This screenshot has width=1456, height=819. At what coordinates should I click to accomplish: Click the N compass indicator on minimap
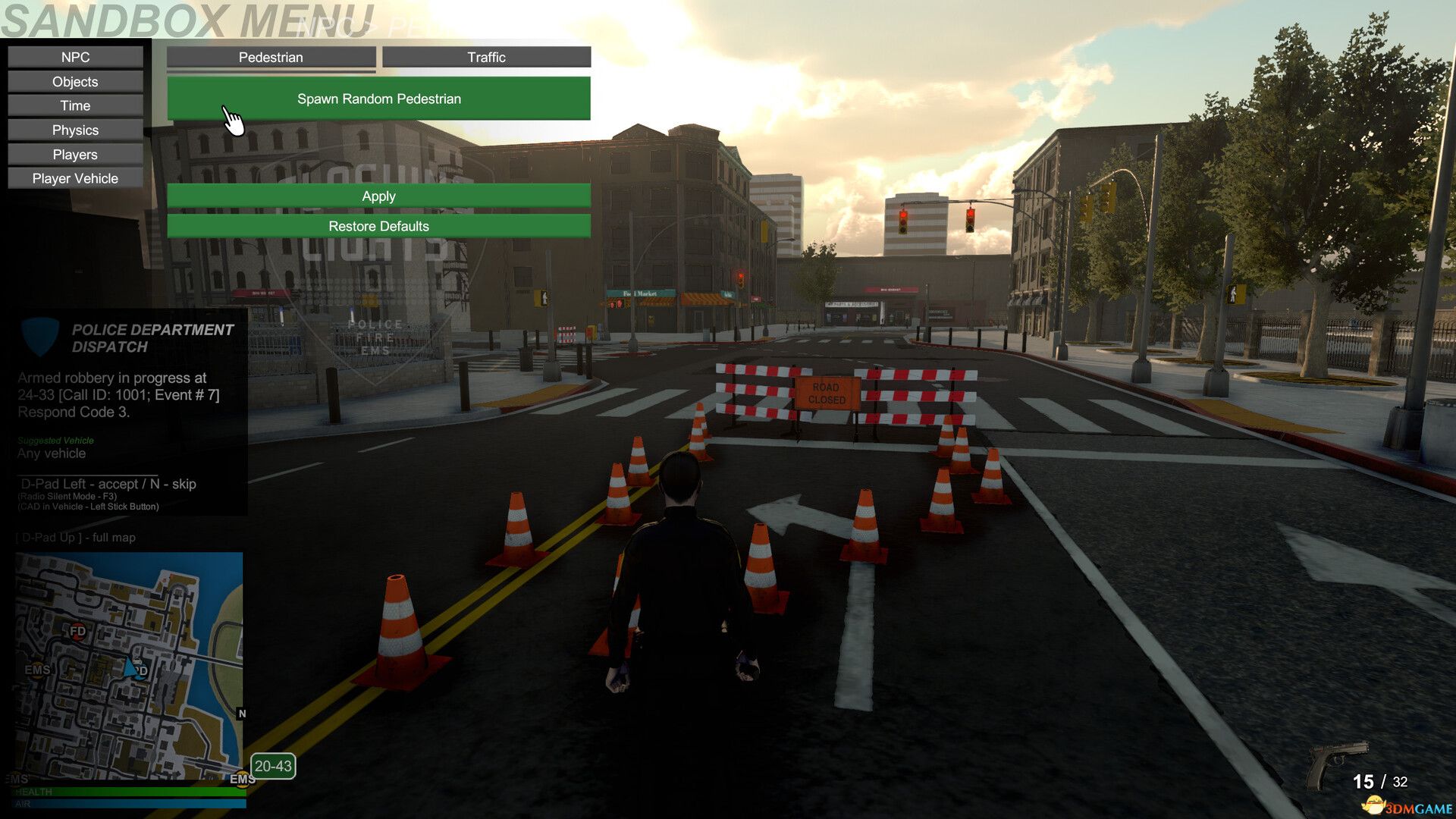(242, 714)
